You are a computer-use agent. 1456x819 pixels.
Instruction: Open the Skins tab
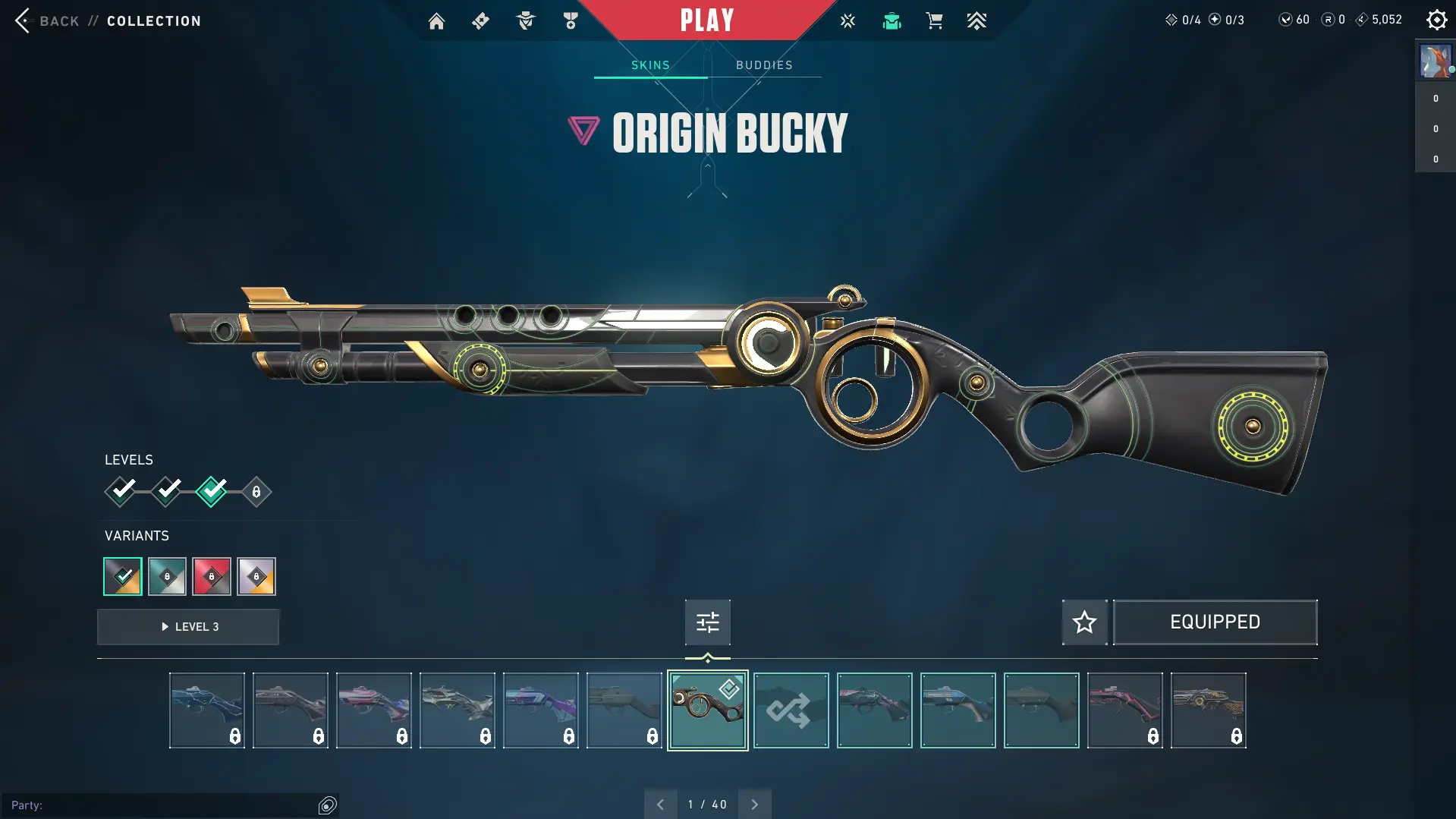pyautogui.click(x=650, y=65)
